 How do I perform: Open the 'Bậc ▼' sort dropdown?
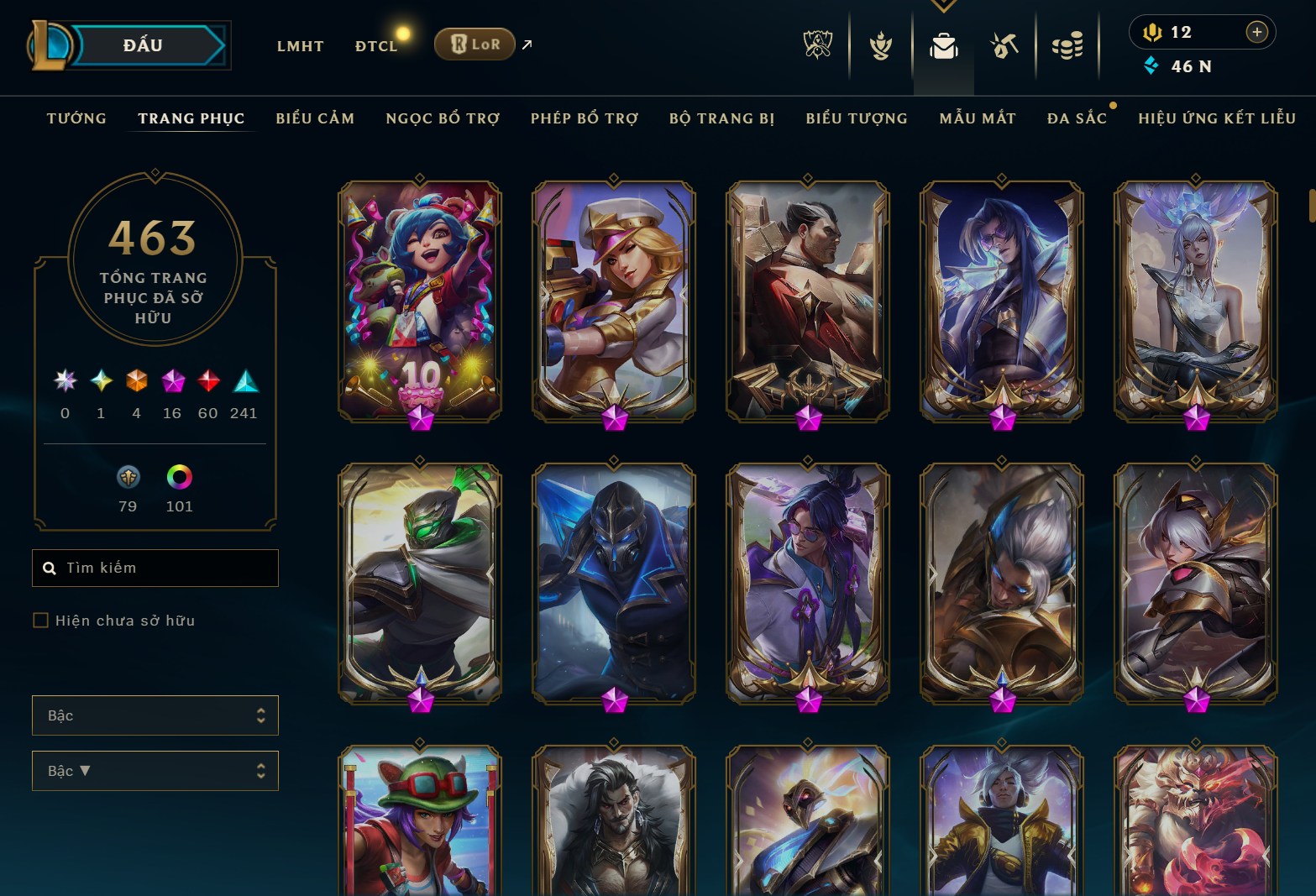(x=155, y=770)
